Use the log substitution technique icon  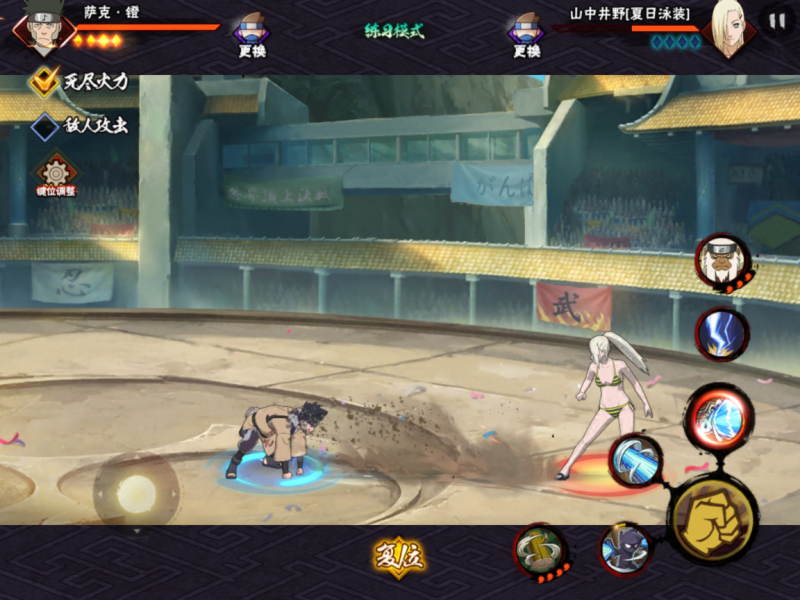pos(541,550)
